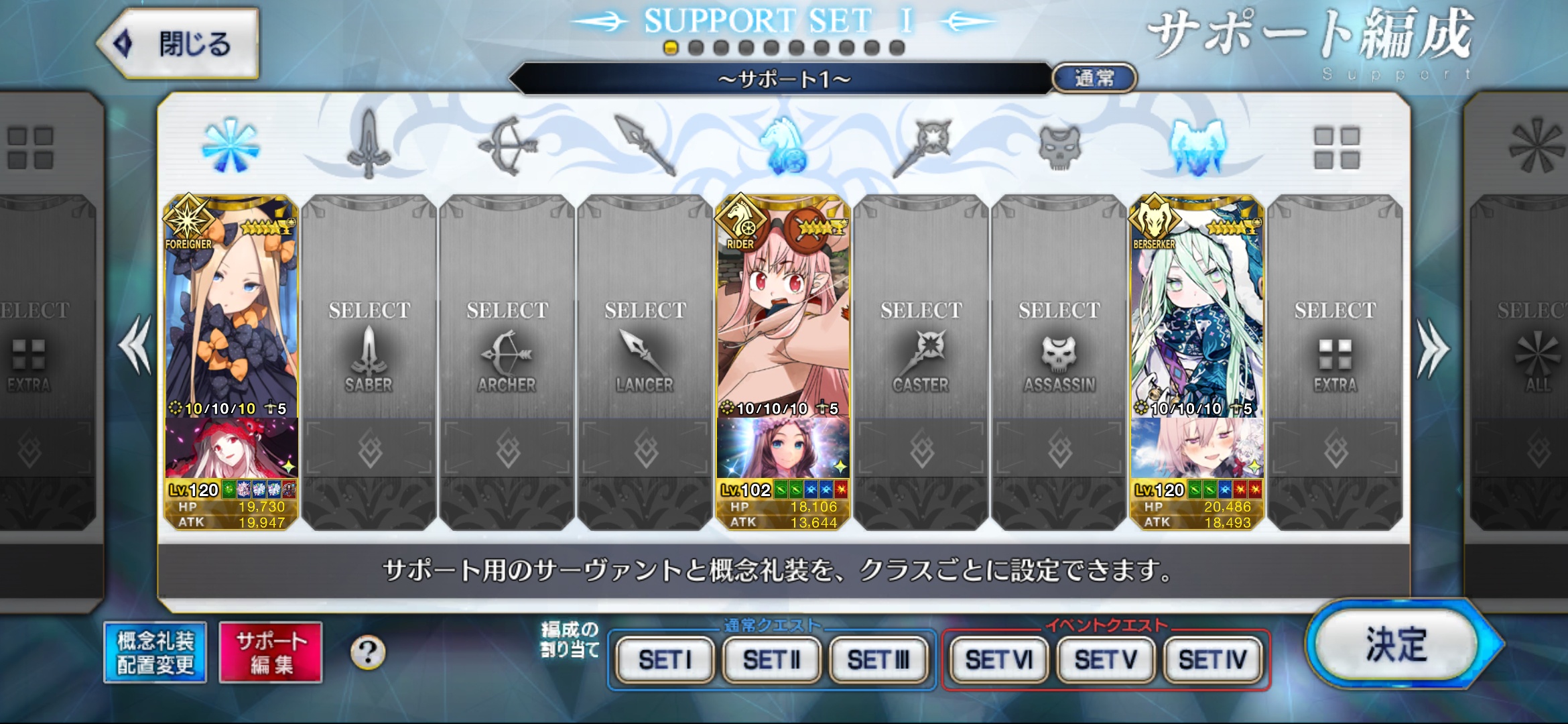Assign SET II to normal quests

772,660
